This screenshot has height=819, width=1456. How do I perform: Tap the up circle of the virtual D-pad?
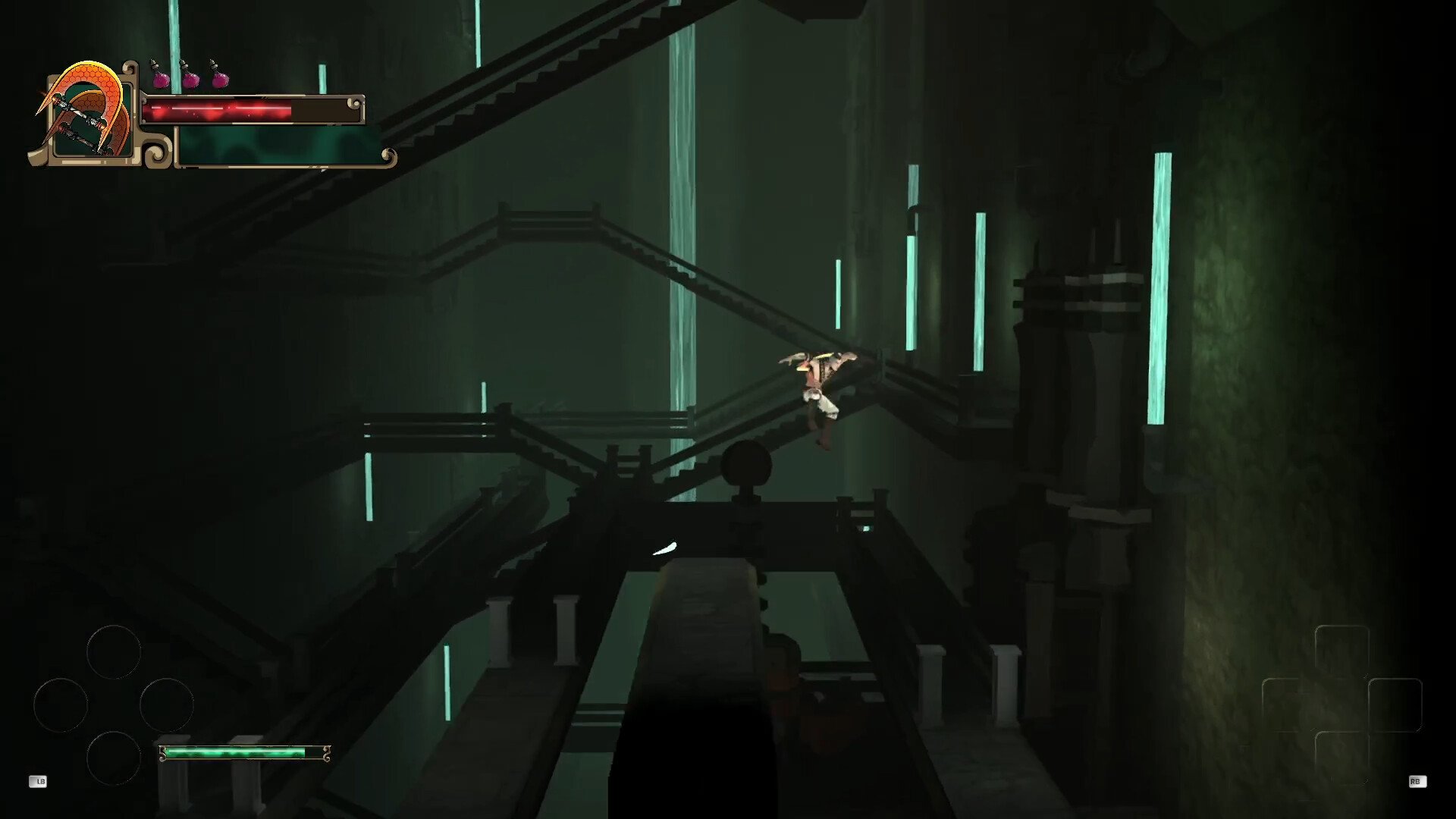point(114,652)
